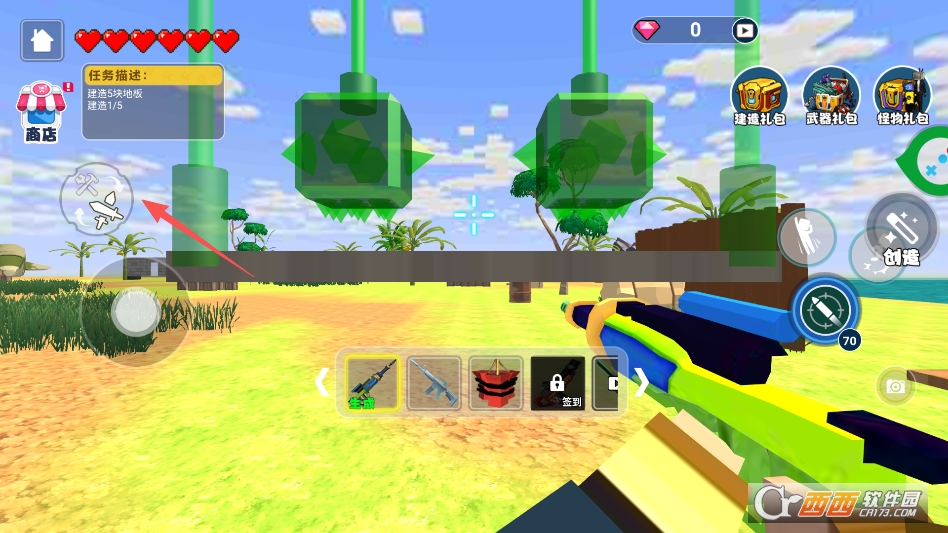Tap the home button

coord(42,40)
